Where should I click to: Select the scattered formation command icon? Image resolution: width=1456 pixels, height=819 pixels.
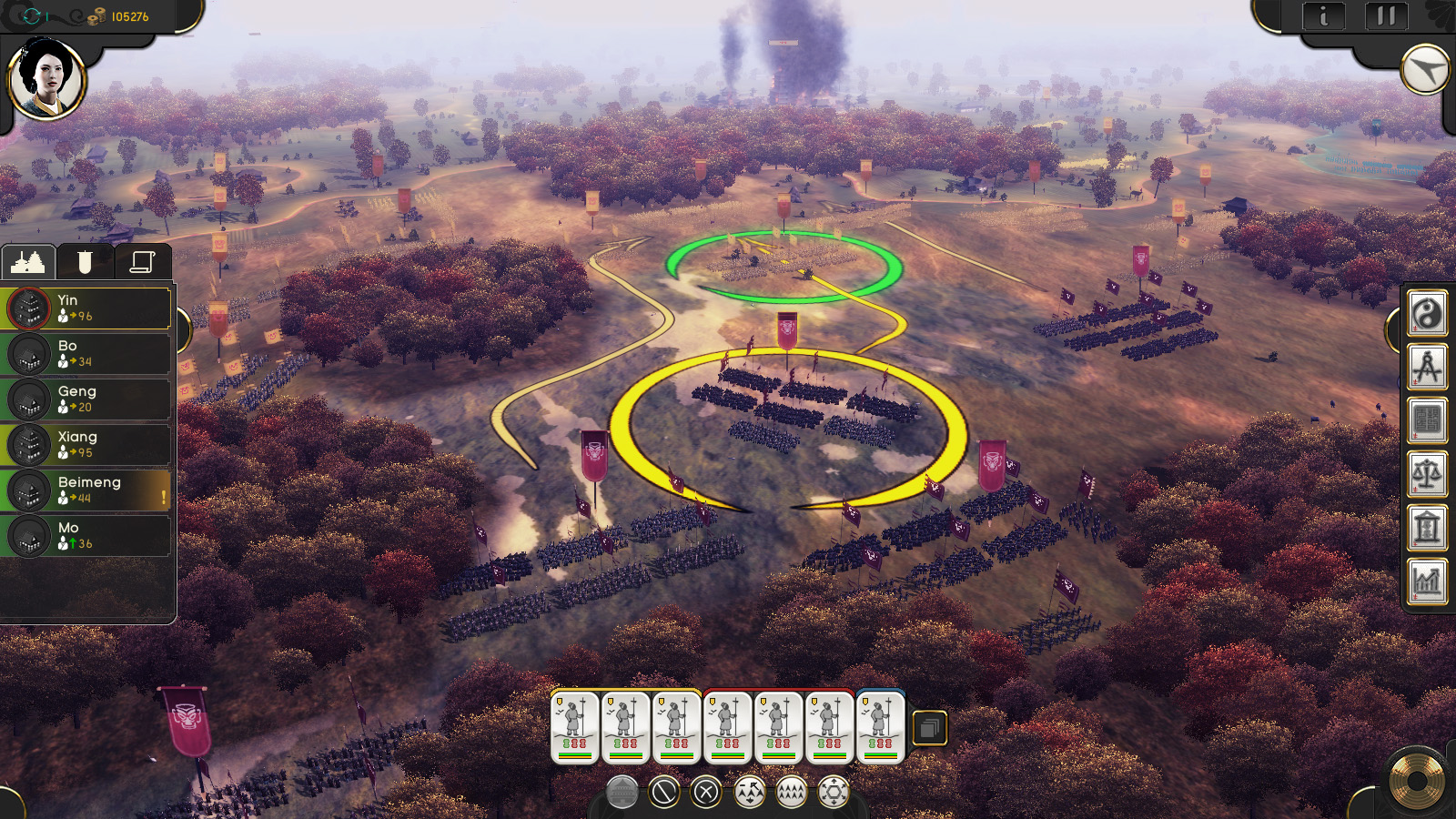pos(748,794)
